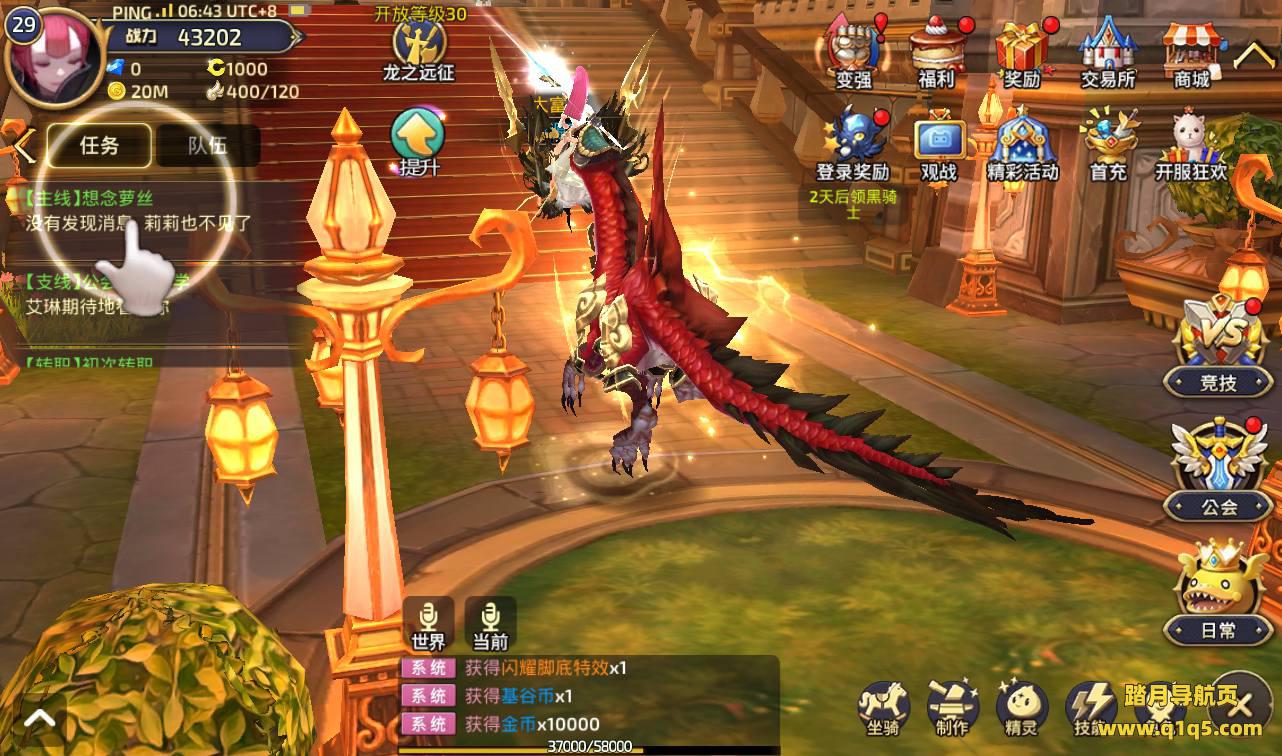1282x756 pixels.
Task: Select the 主线 想念萝丝 quest entry
Action: tap(130, 211)
